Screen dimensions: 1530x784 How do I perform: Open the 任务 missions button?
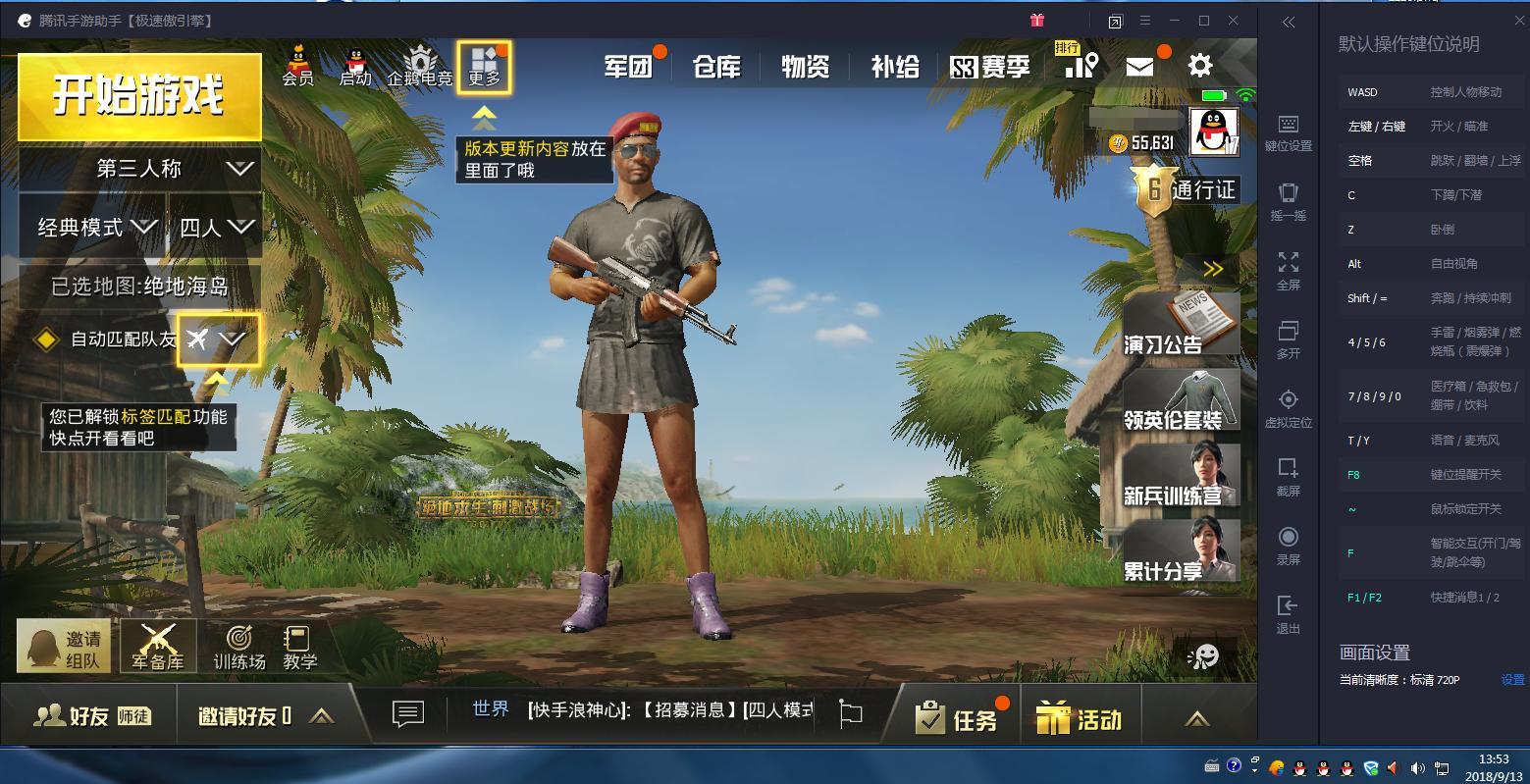click(957, 719)
